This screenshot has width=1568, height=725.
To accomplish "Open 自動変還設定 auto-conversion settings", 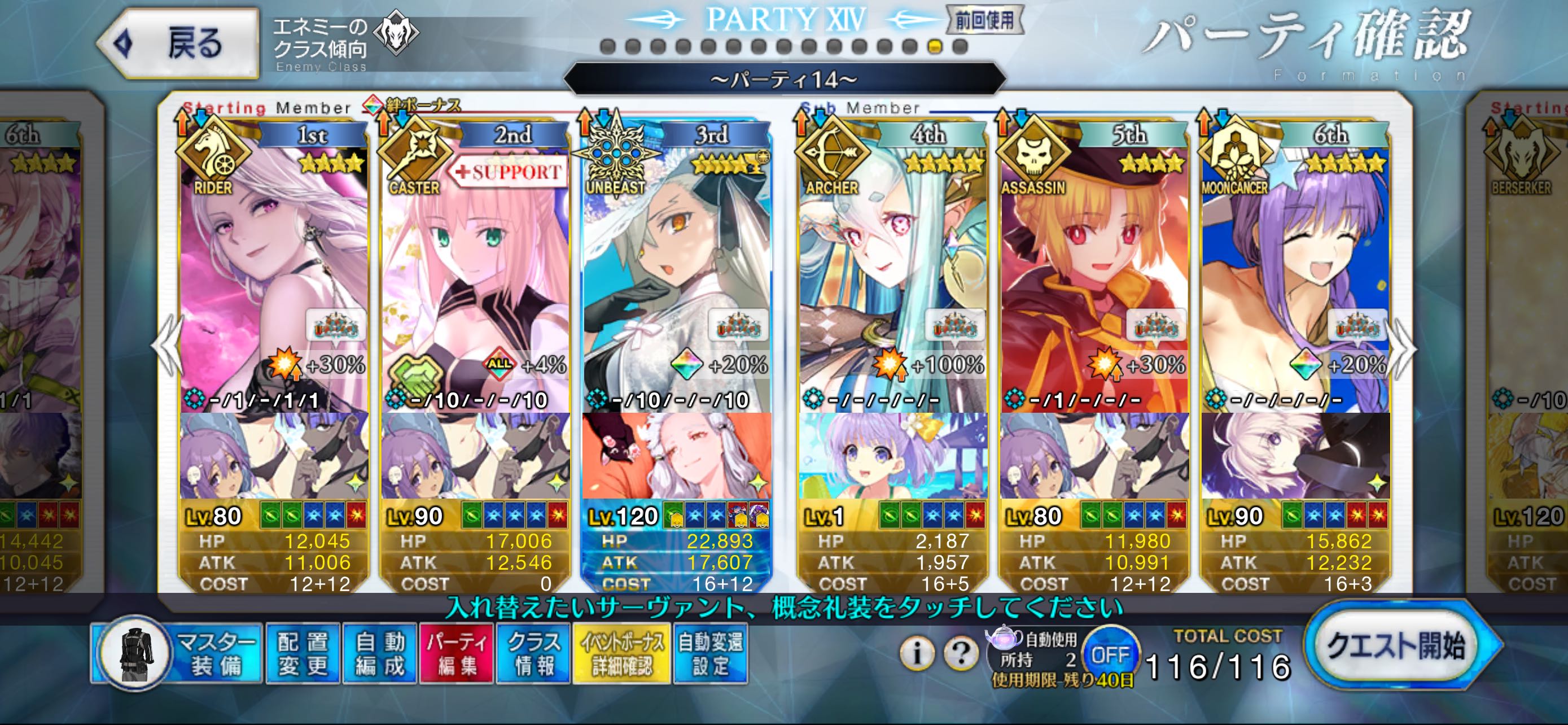I will point(711,654).
